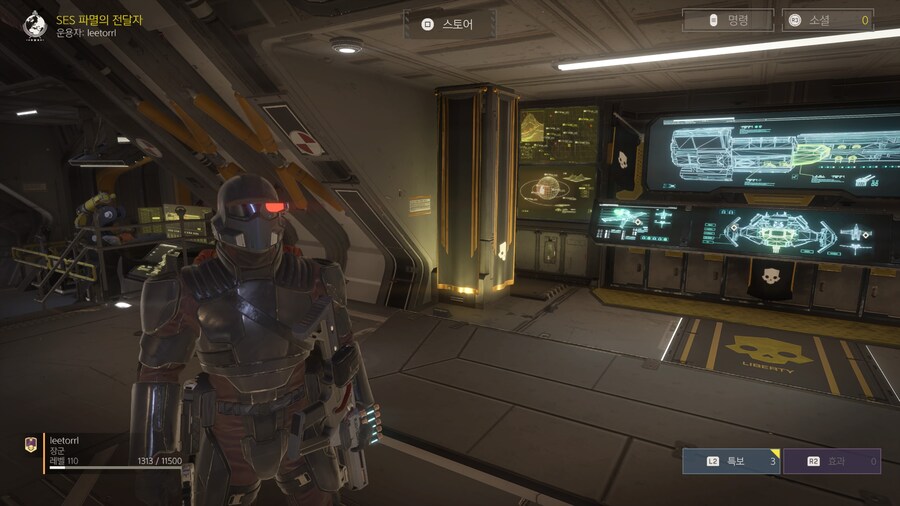Select the leetorrl player rank badge
The image size is (900, 506).
click(x=31, y=446)
